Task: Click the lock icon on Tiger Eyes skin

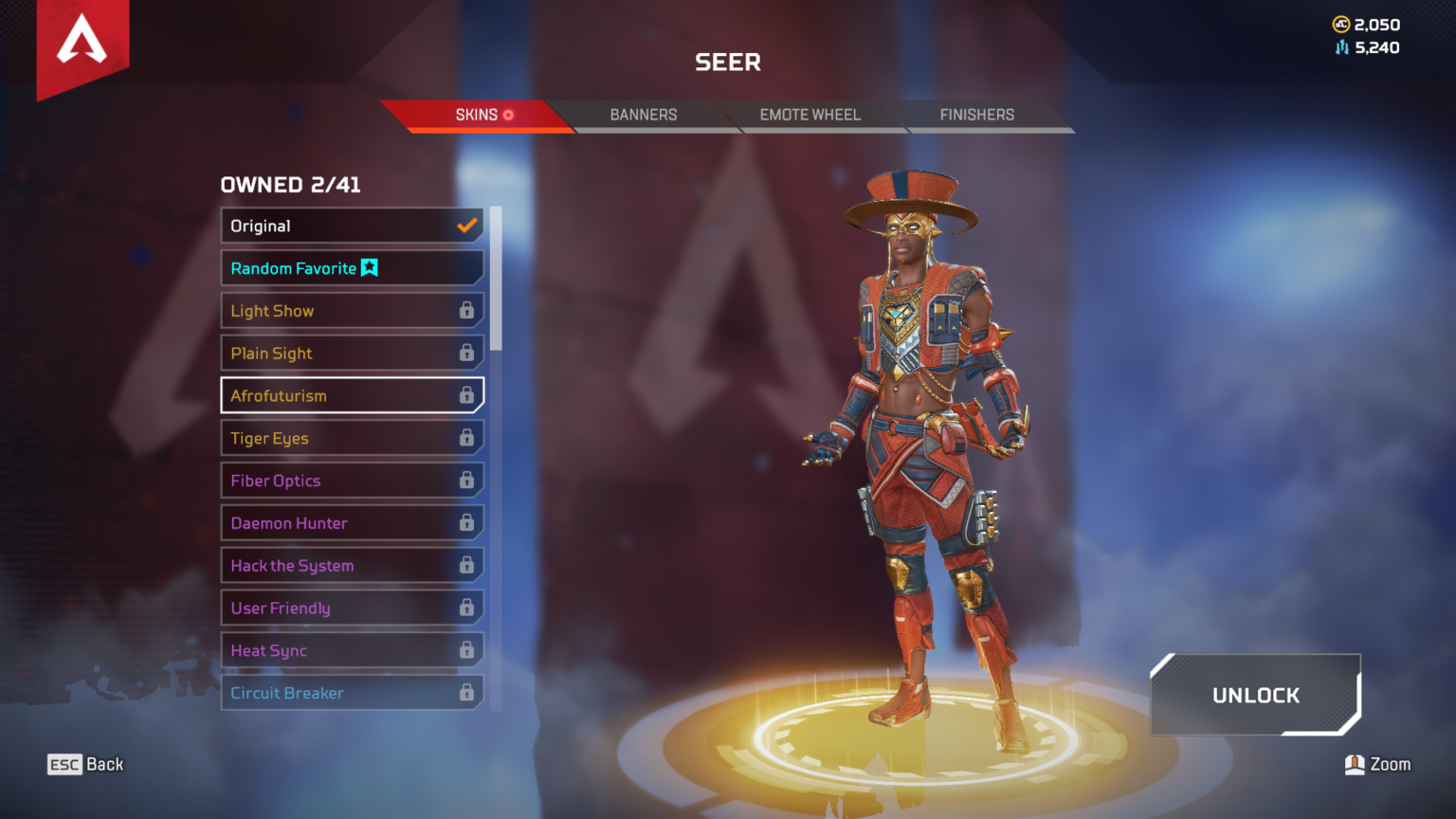Action: coord(467,438)
